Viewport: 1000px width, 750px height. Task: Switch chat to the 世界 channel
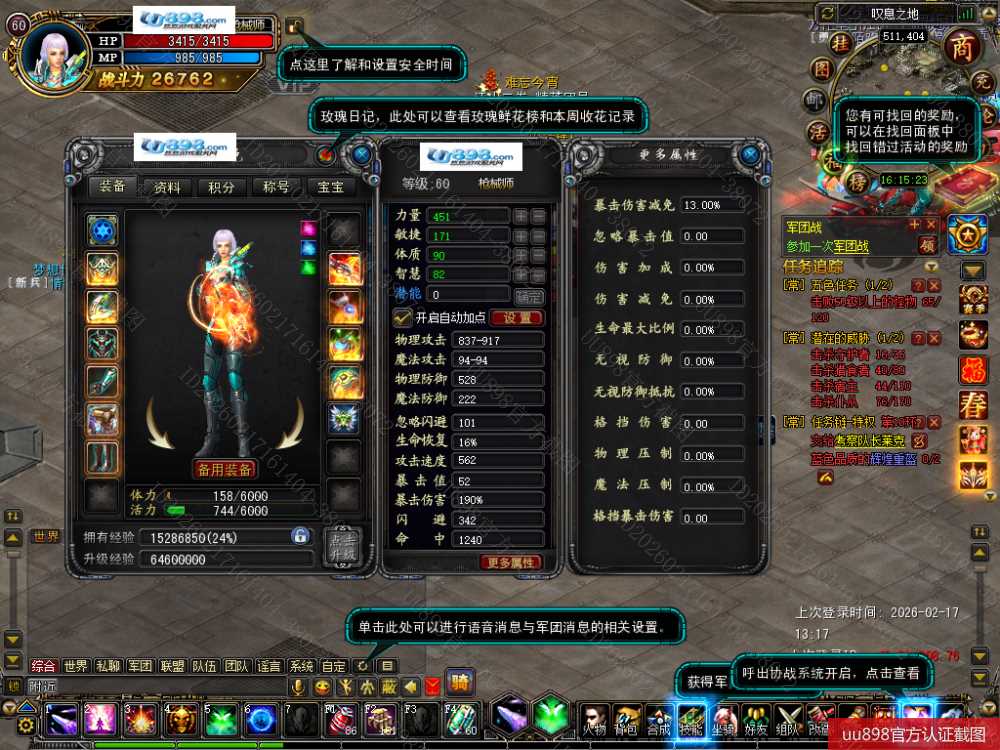pos(75,666)
